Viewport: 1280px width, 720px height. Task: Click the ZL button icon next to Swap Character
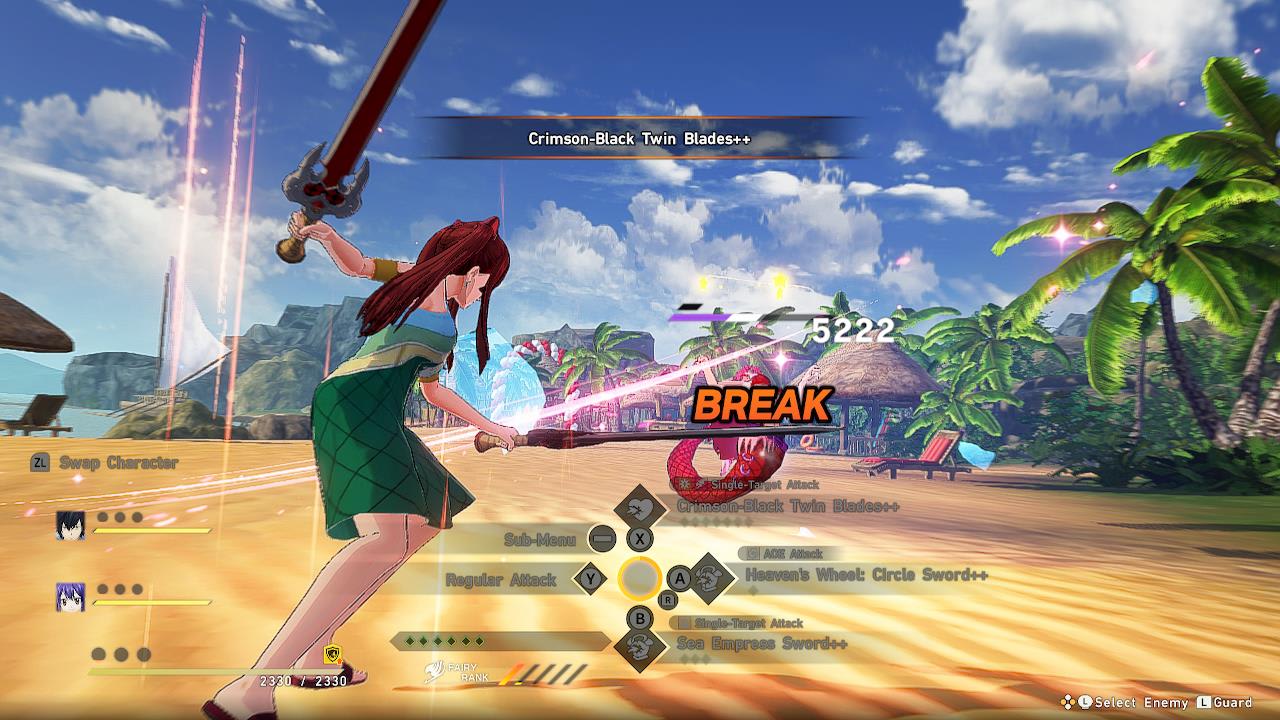click(39, 462)
